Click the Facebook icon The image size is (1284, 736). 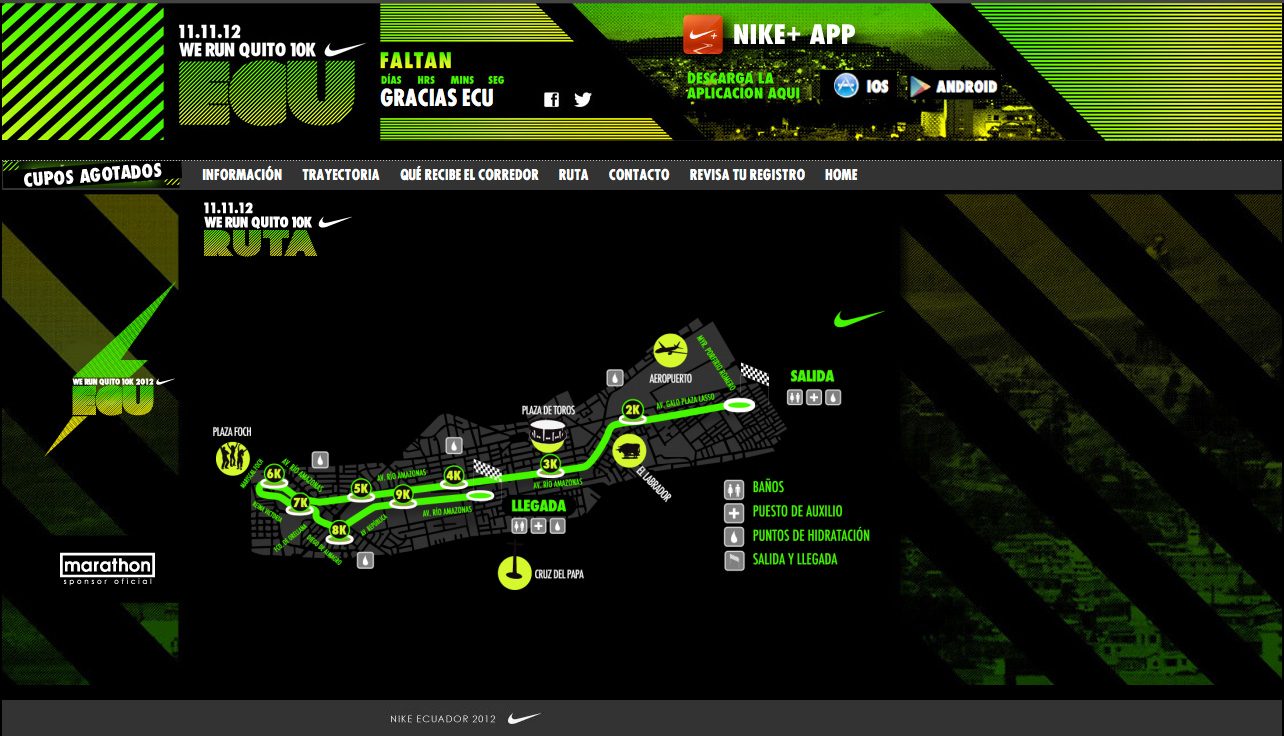551,99
